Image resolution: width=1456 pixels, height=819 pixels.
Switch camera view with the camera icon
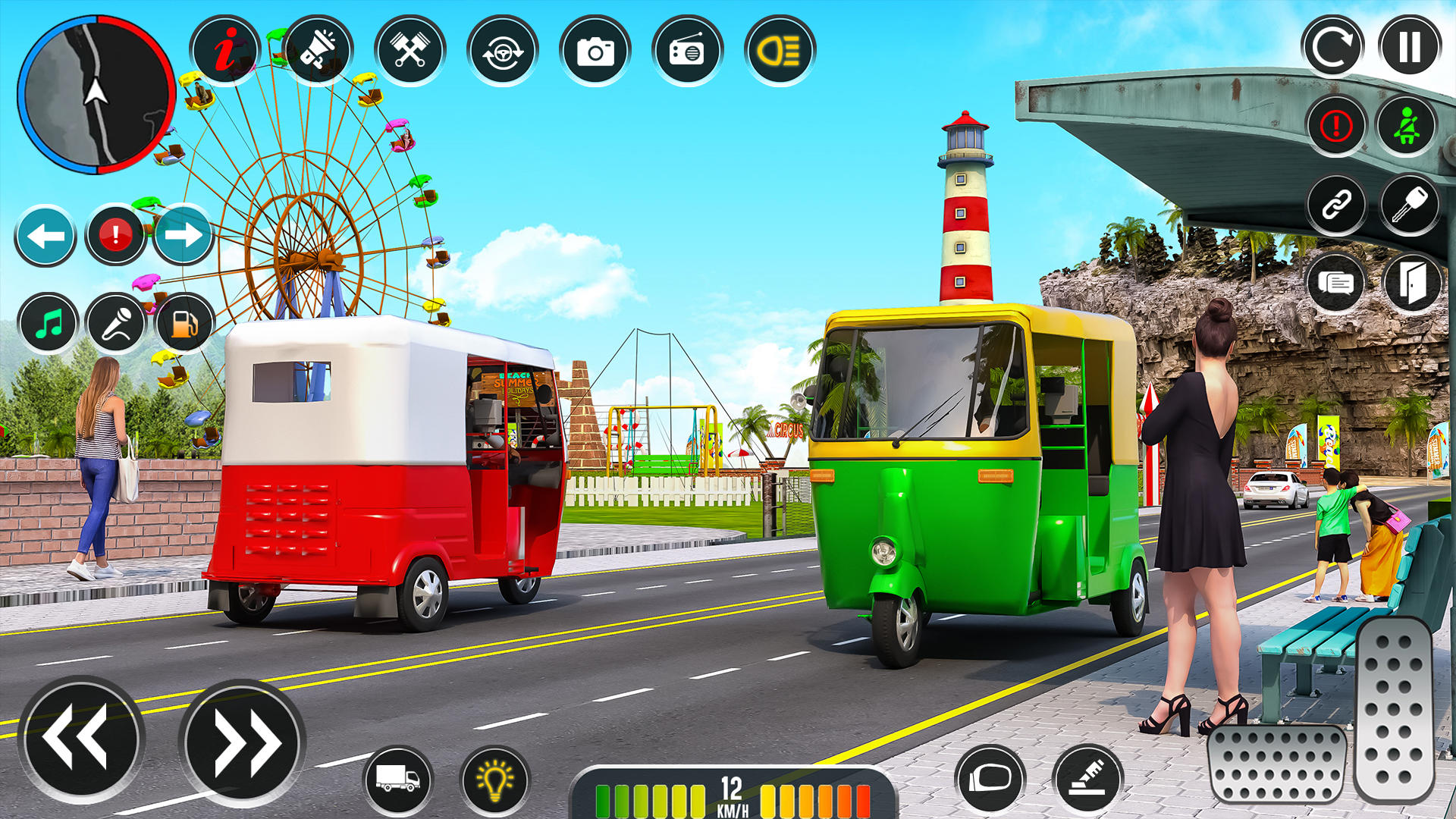pos(596,49)
